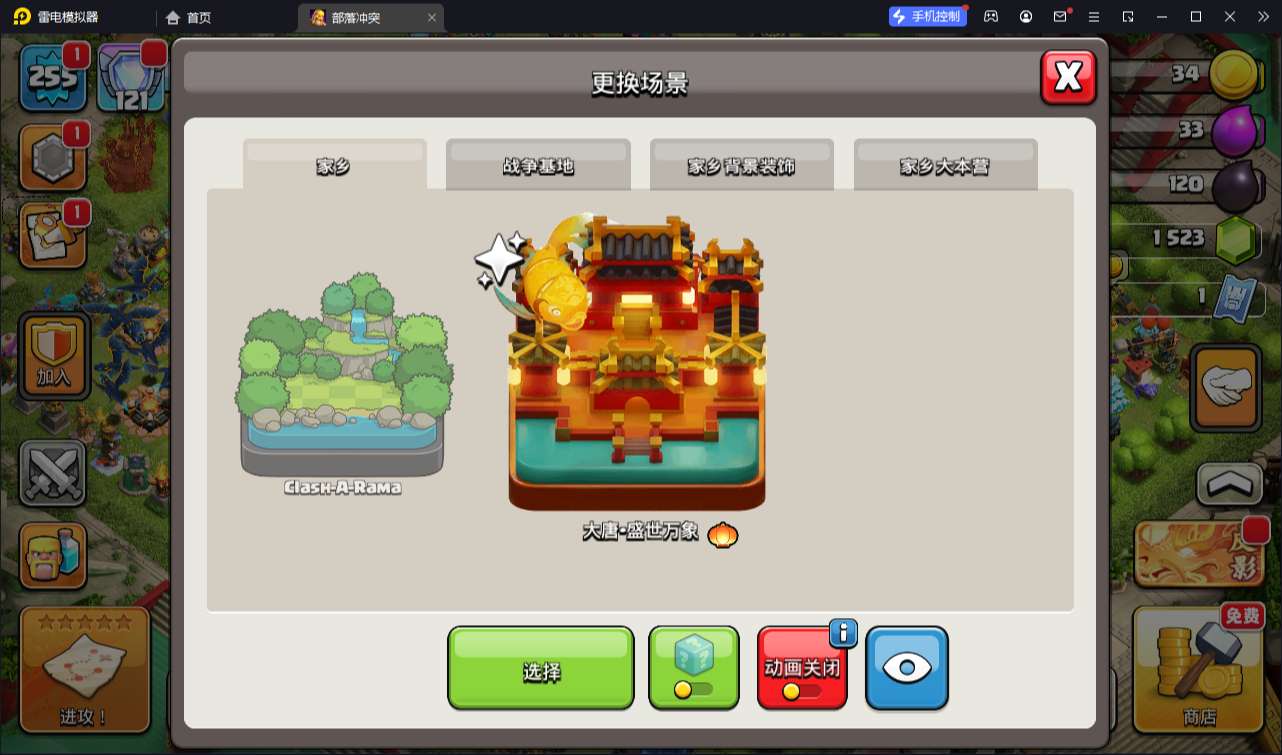1282x755 pixels.
Task: Click the 手机控制 button in title bar
Action: coord(927,16)
